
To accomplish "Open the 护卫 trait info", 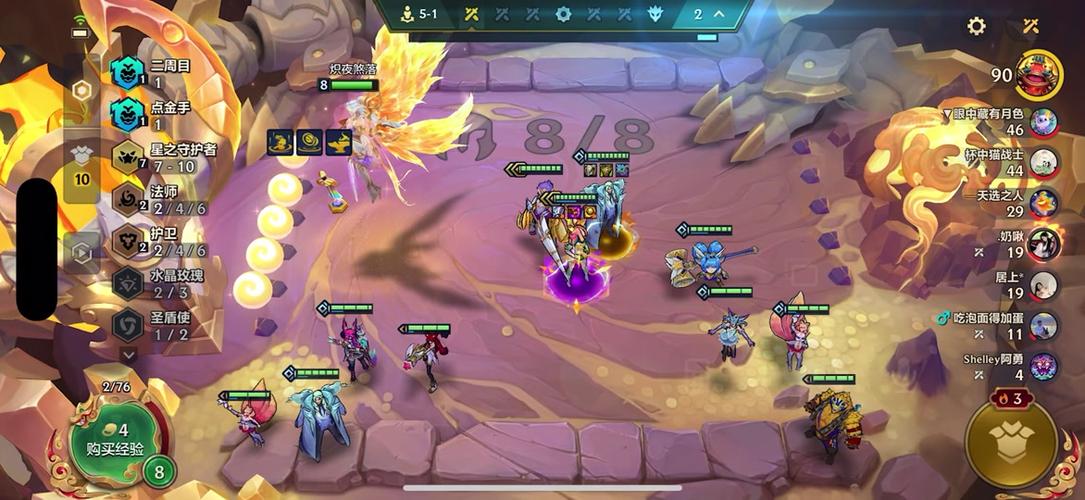I will click(x=127, y=241).
